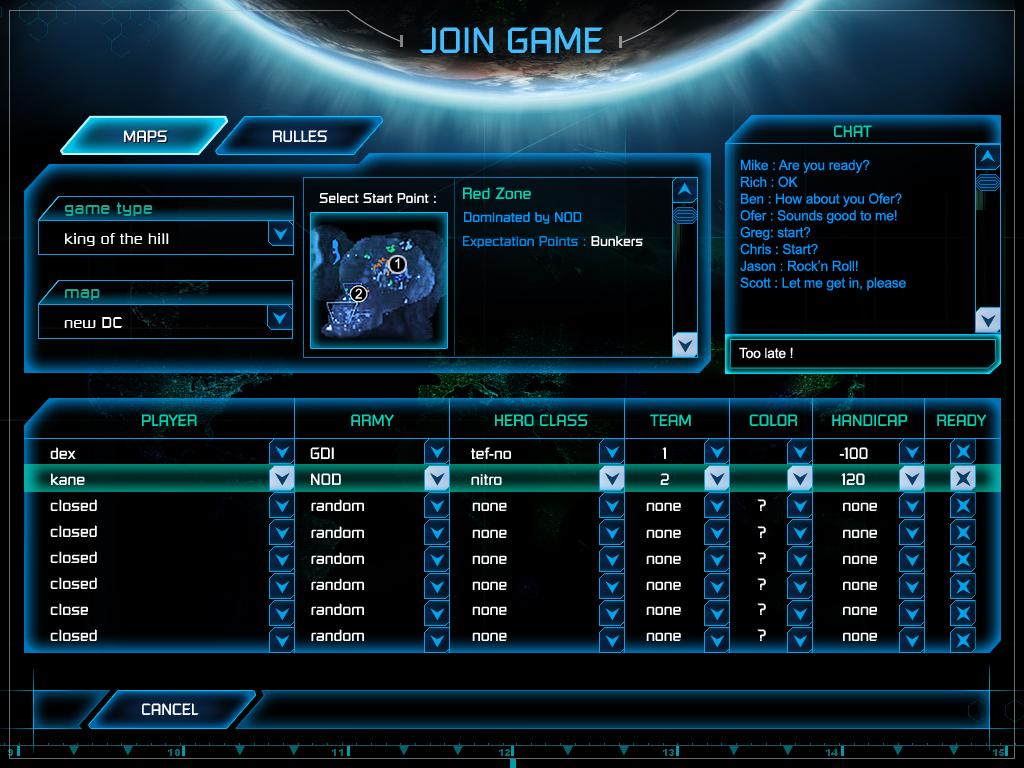Select start point 1 on map preview
The width and height of the screenshot is (1024, 768).
pos(397,264)
